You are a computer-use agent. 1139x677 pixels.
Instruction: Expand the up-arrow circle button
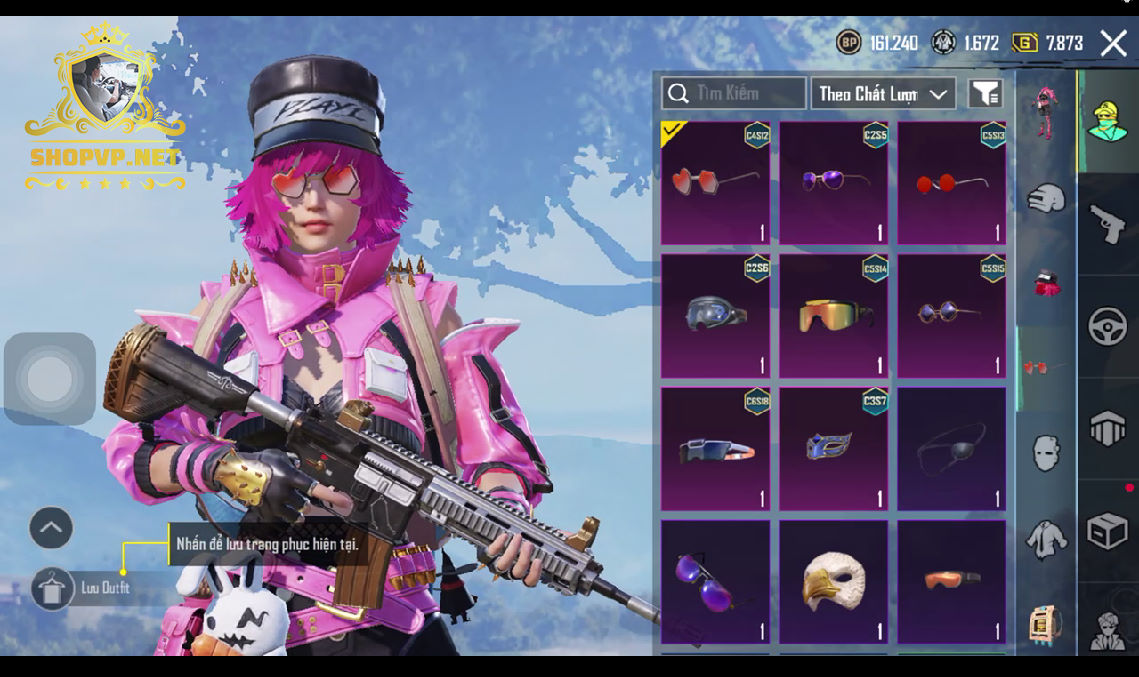click(x=51, y=527)
